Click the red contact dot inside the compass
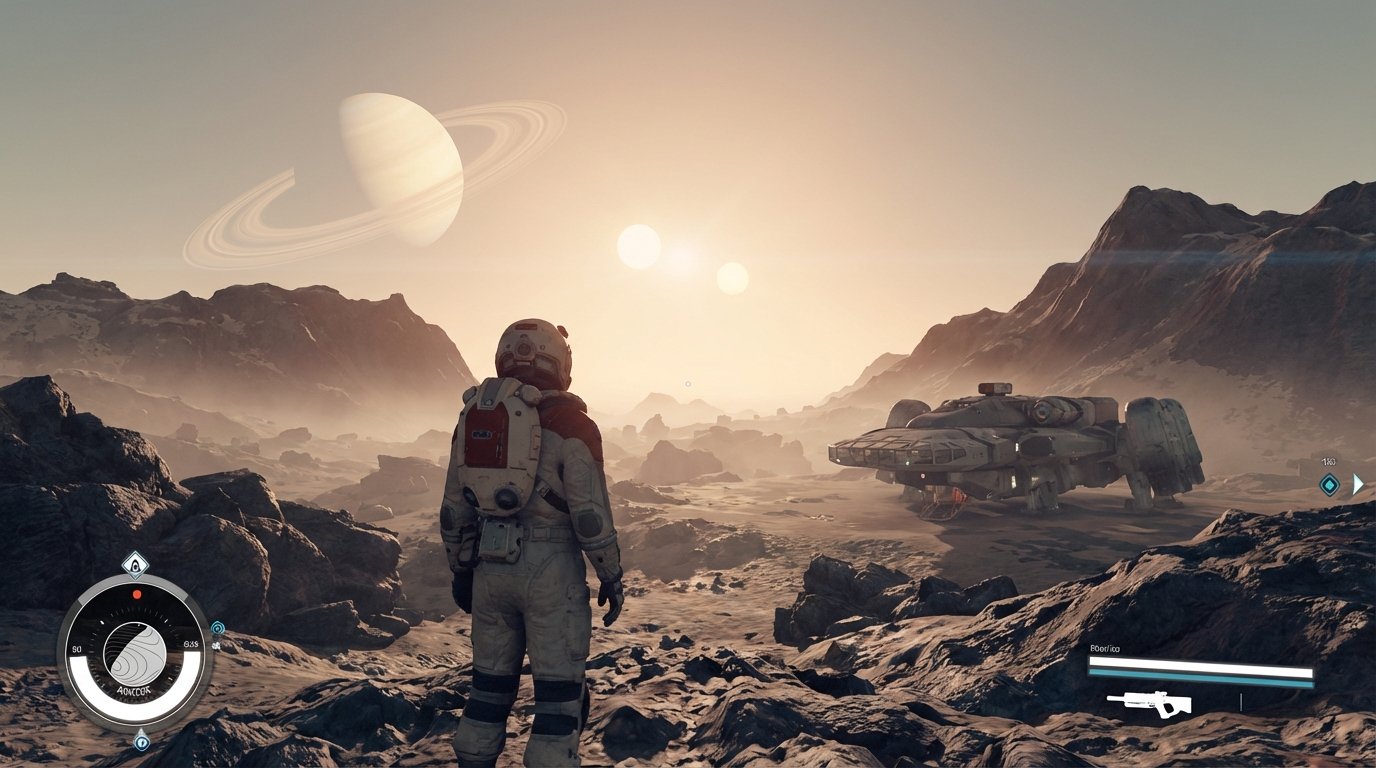 (x=136, y=594)
